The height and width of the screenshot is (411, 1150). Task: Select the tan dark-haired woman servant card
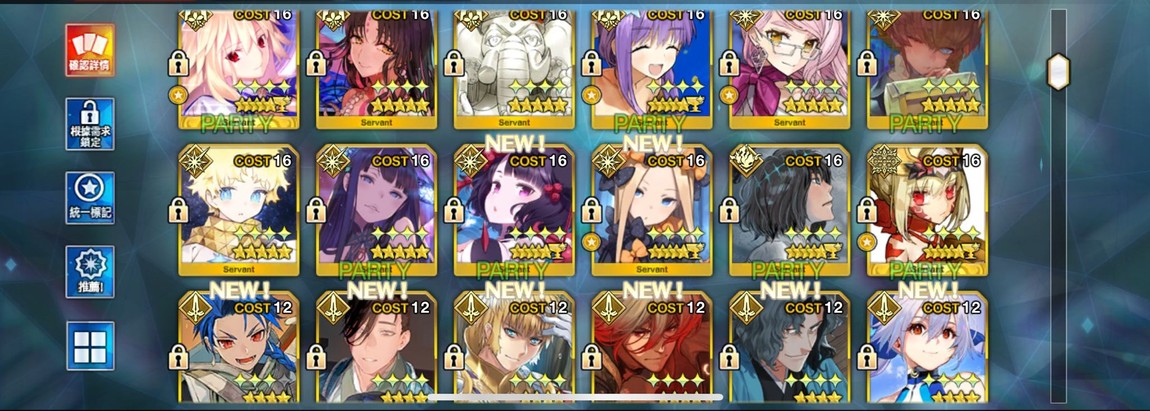(x=375, y=65)
